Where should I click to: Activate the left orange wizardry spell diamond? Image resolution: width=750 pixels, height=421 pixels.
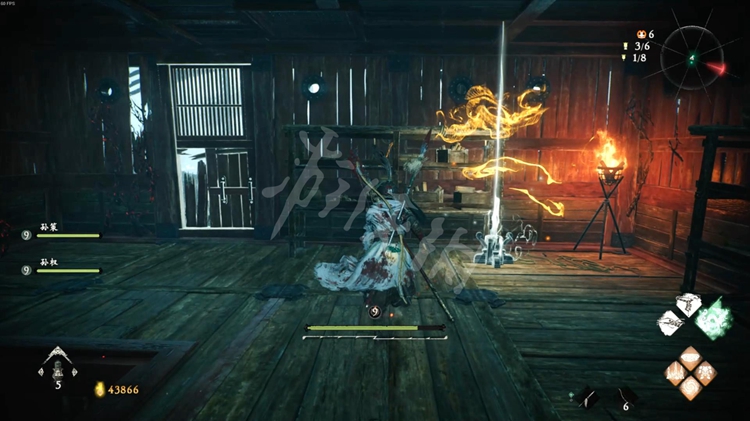[676, 372]
